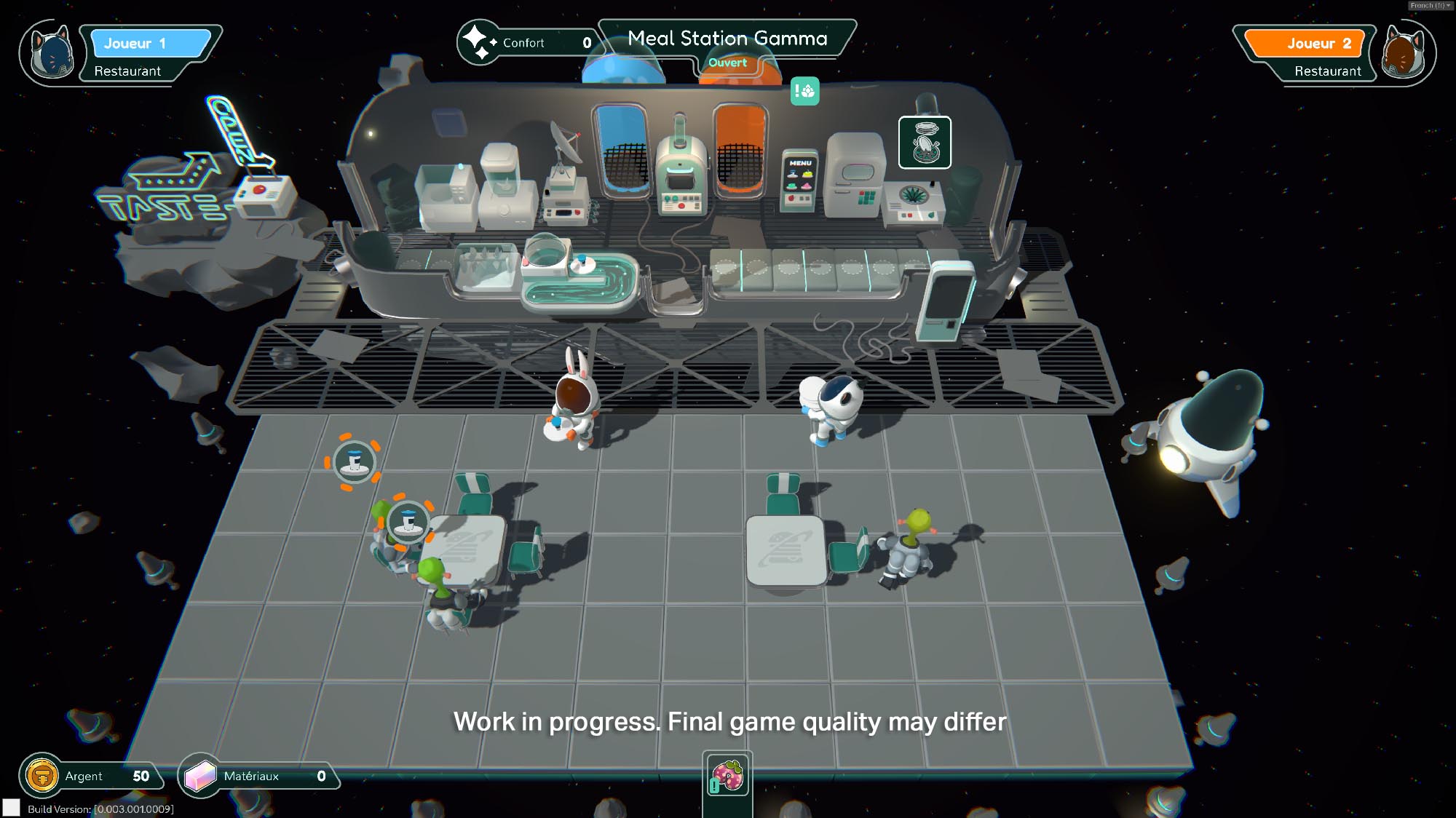
Task: Toggle the Ouvert station status
Action: click(x=727, y=63)
